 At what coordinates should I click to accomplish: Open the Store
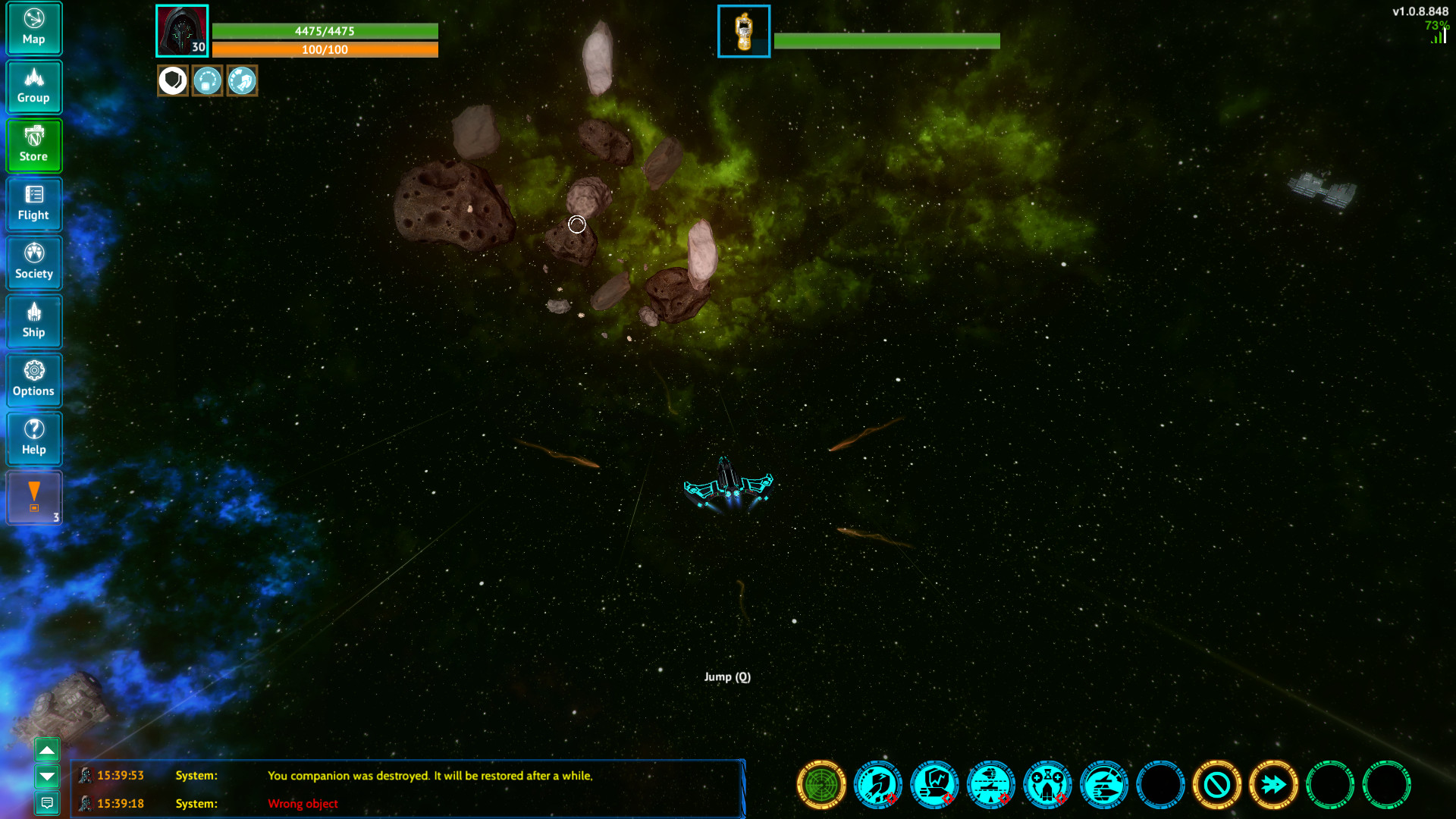(x=34, y=145)
